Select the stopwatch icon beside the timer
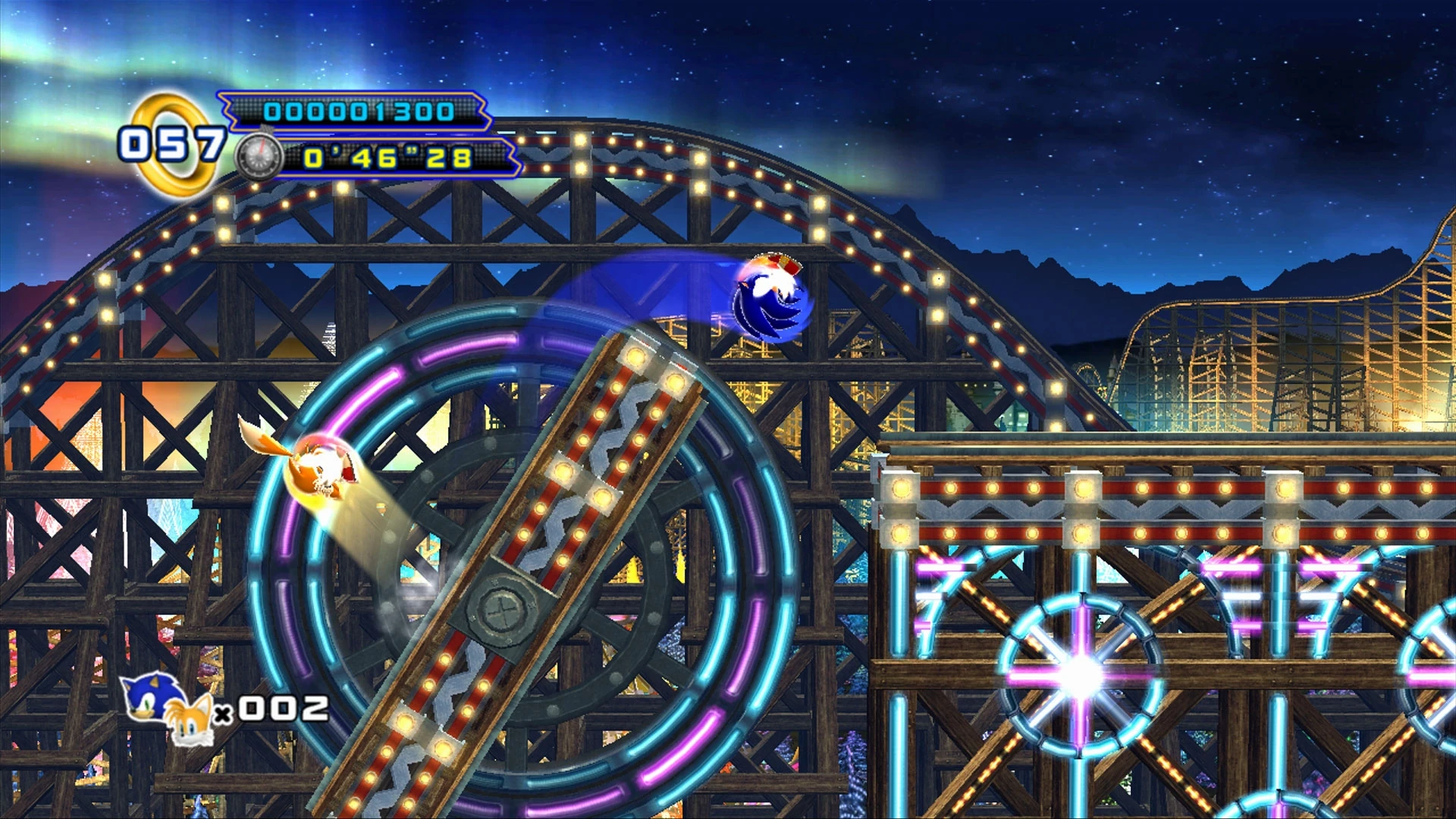 click(x=259, y=158)
